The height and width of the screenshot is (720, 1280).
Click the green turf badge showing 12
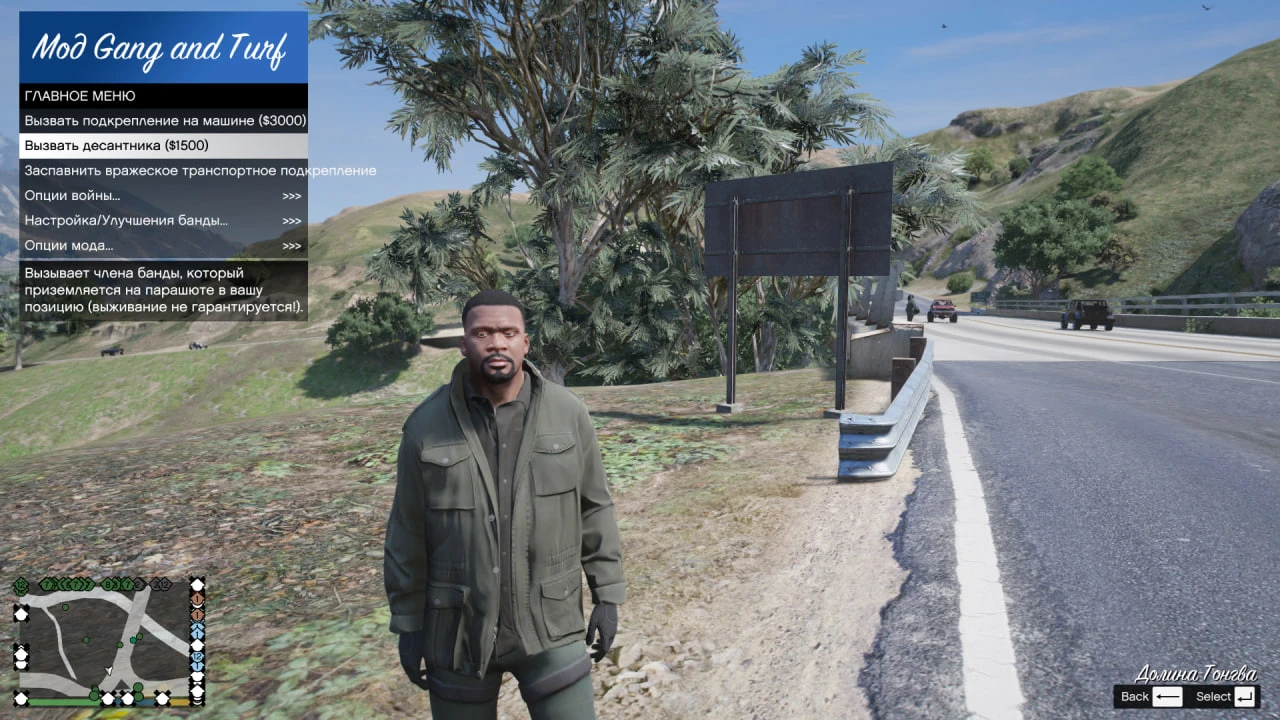point(21,584)
